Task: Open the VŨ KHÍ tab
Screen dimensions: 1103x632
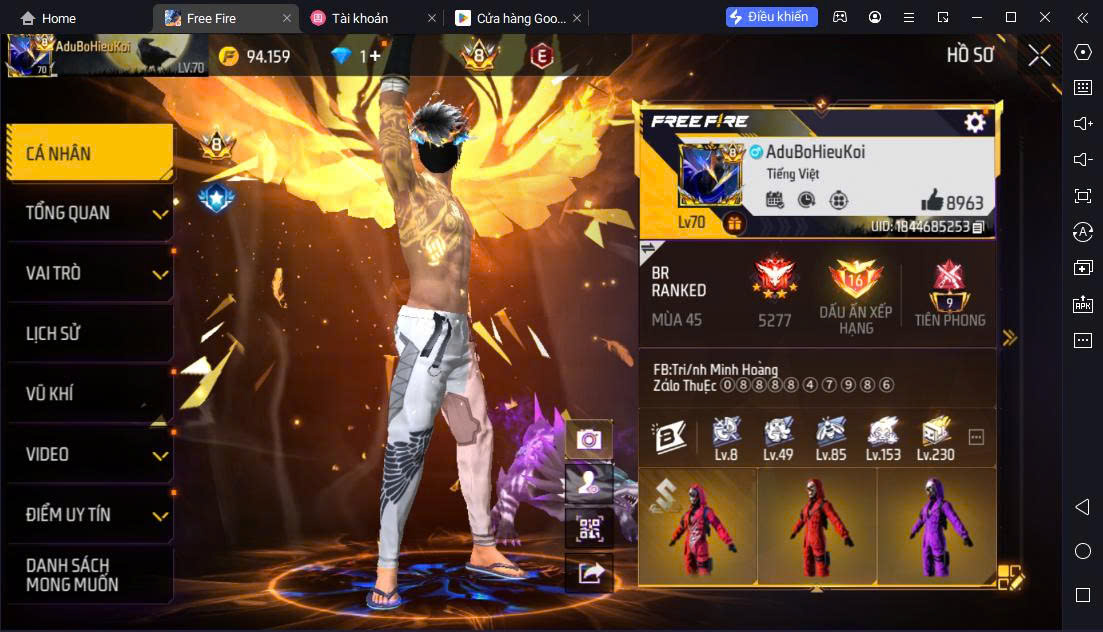Action: [x=90, y=394]
